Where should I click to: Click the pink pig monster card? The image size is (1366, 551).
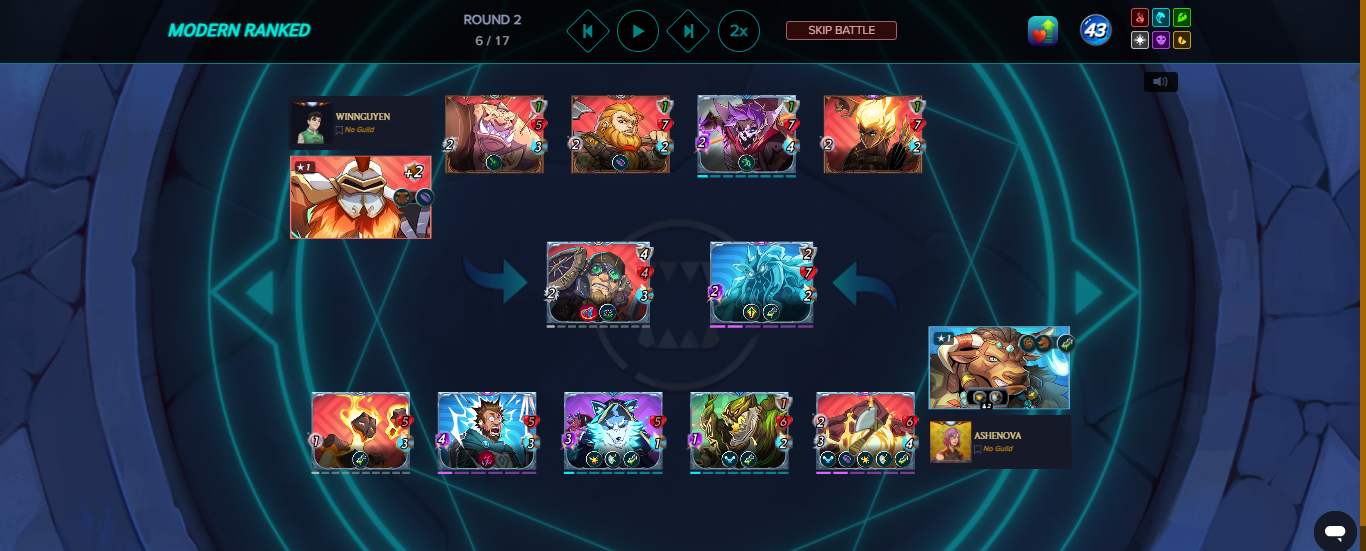(x=494, y=135)
